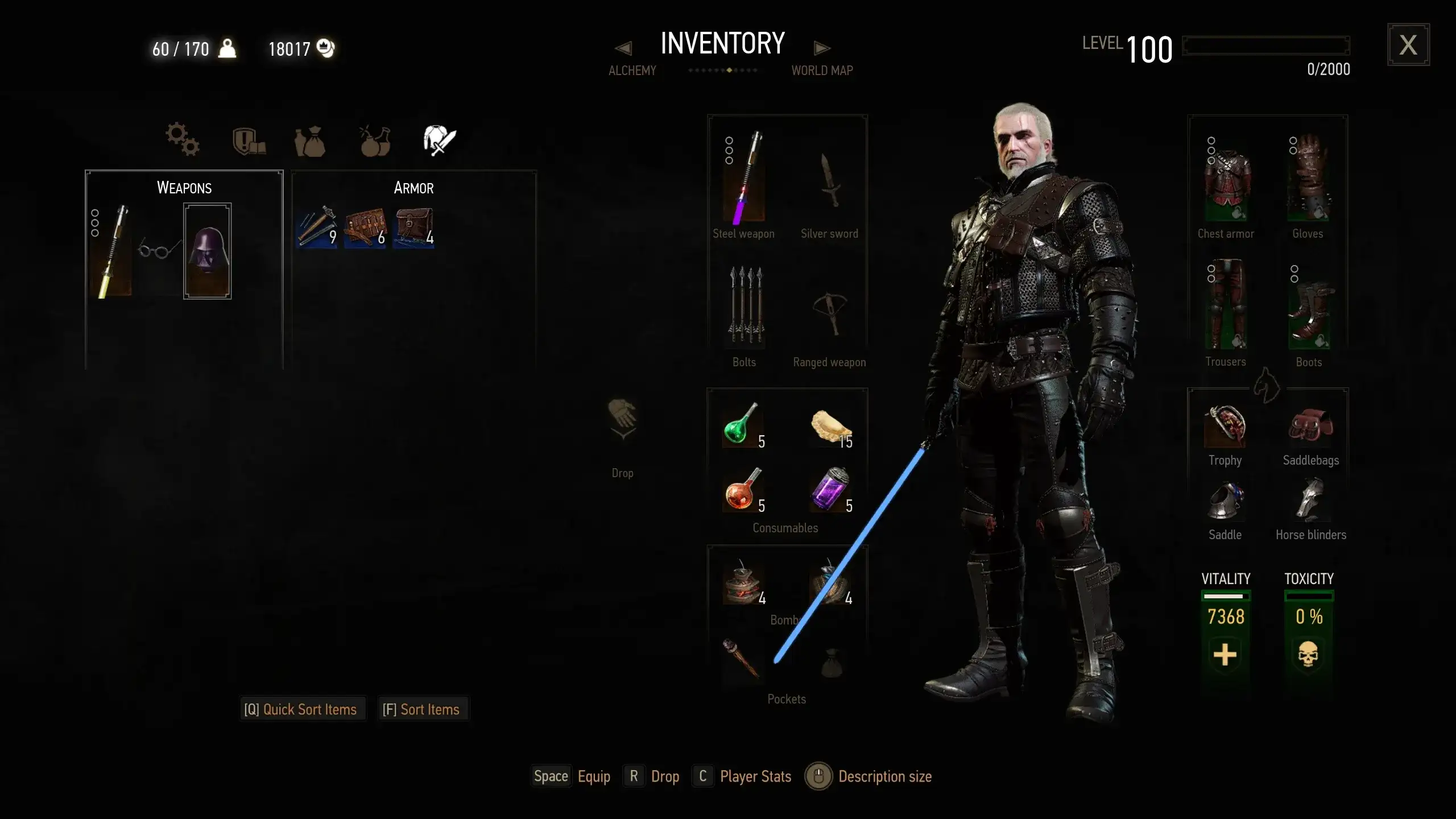Close the inventory with the X button
The image size is (1456, 819).
point(1408,45)
